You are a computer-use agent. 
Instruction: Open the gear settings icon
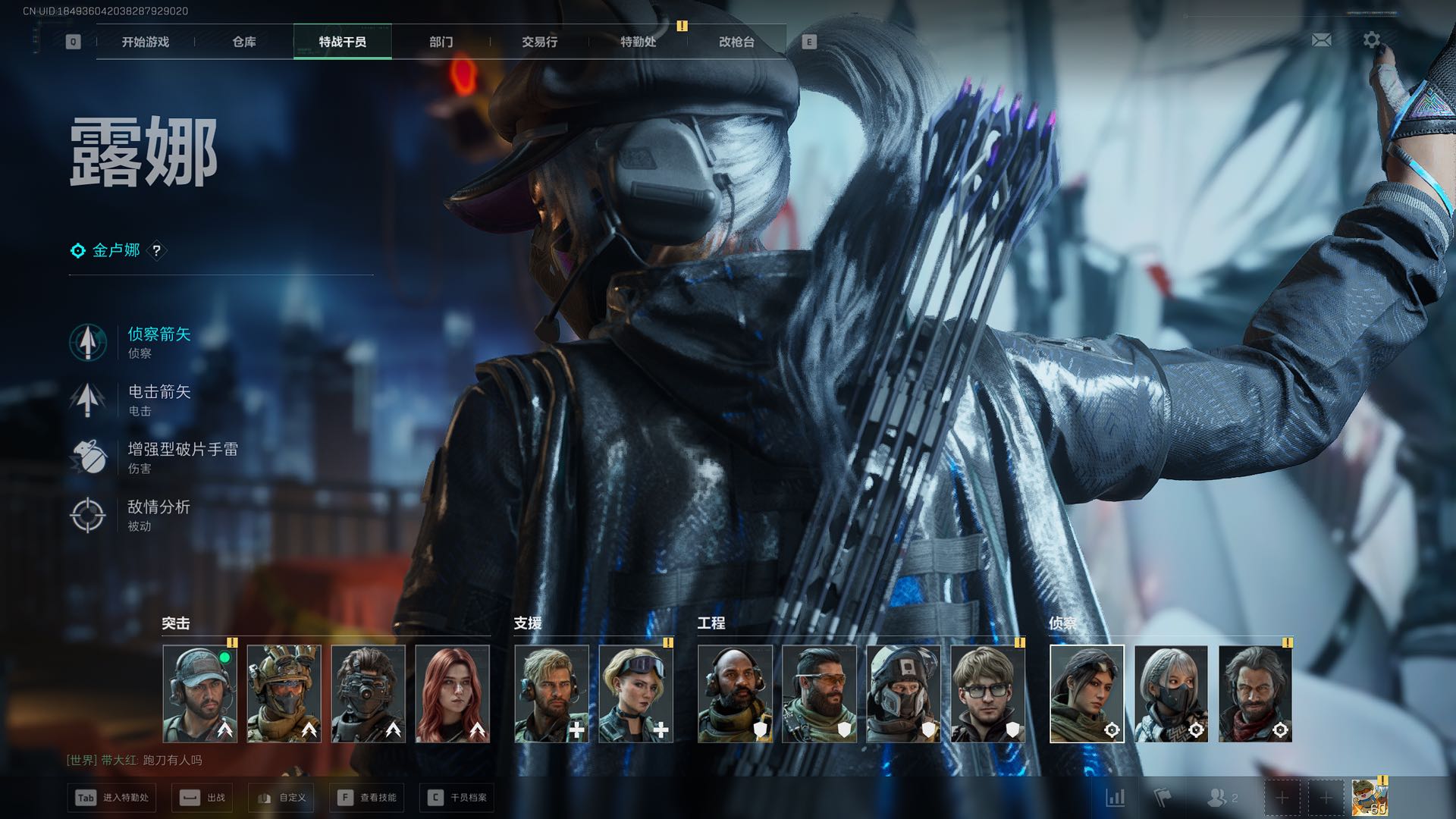click(x=1371, y=39)
